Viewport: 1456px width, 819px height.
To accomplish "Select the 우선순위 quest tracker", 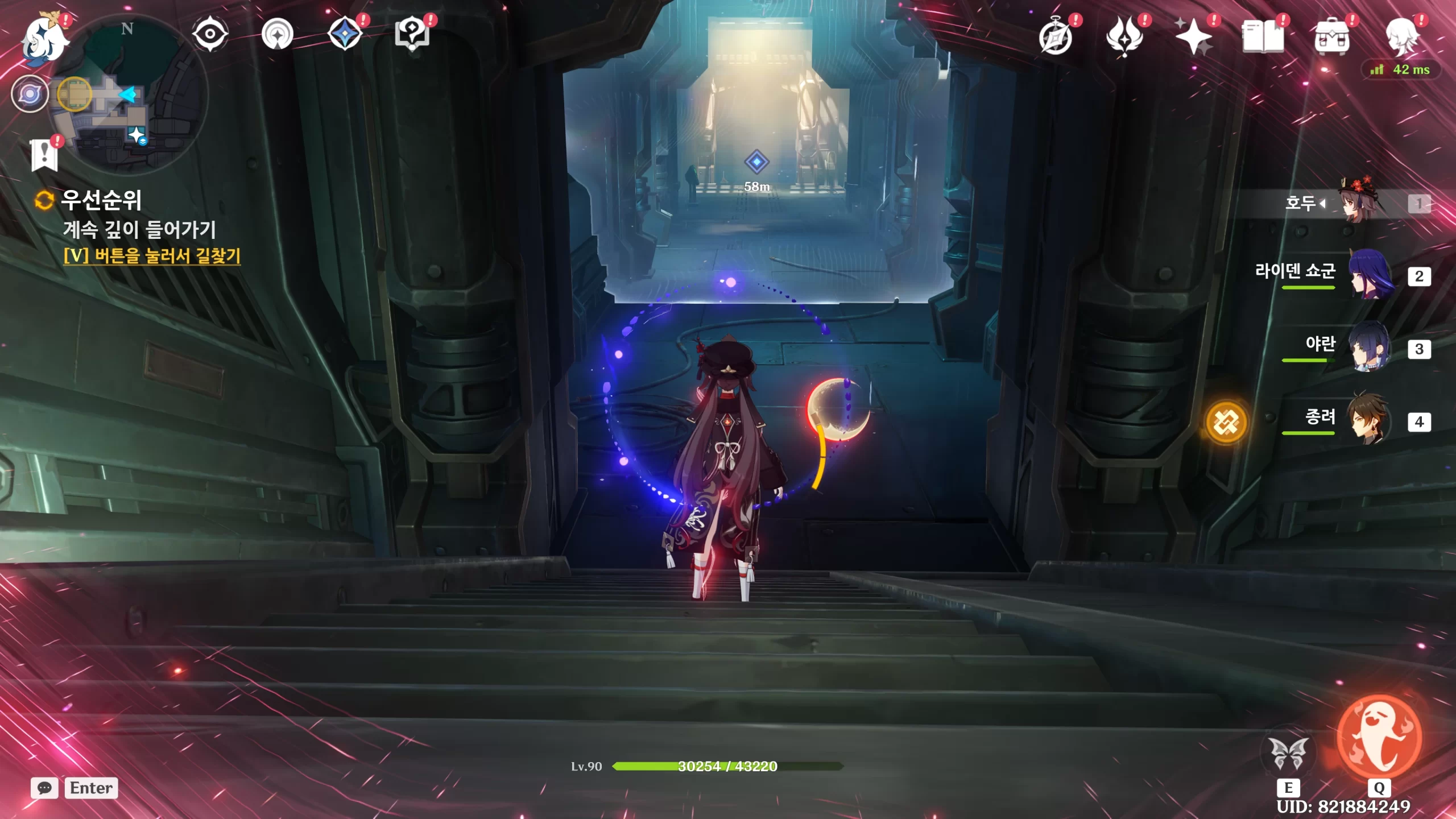I will tap(101, 200).
